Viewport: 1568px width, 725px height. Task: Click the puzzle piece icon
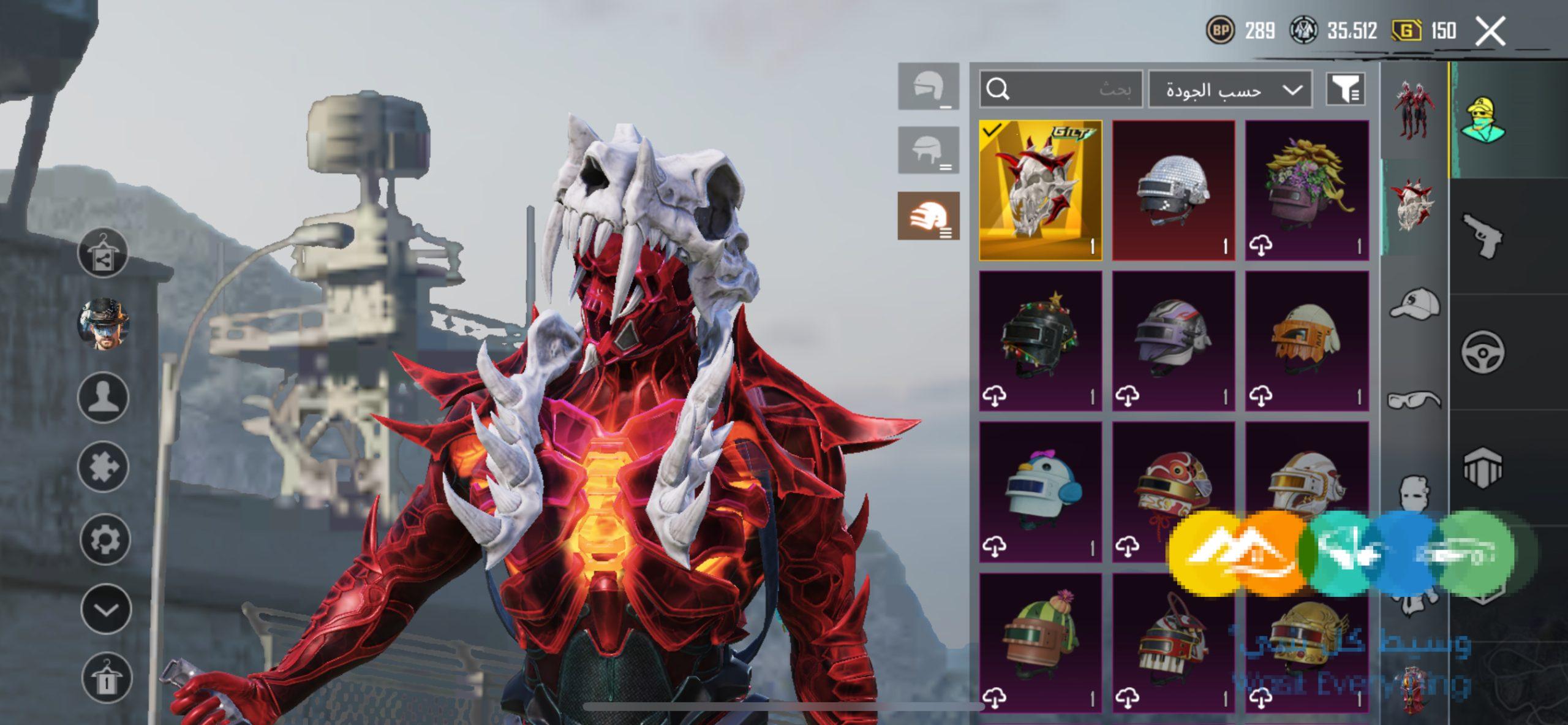pyautogui.click(x=103, y=468)
